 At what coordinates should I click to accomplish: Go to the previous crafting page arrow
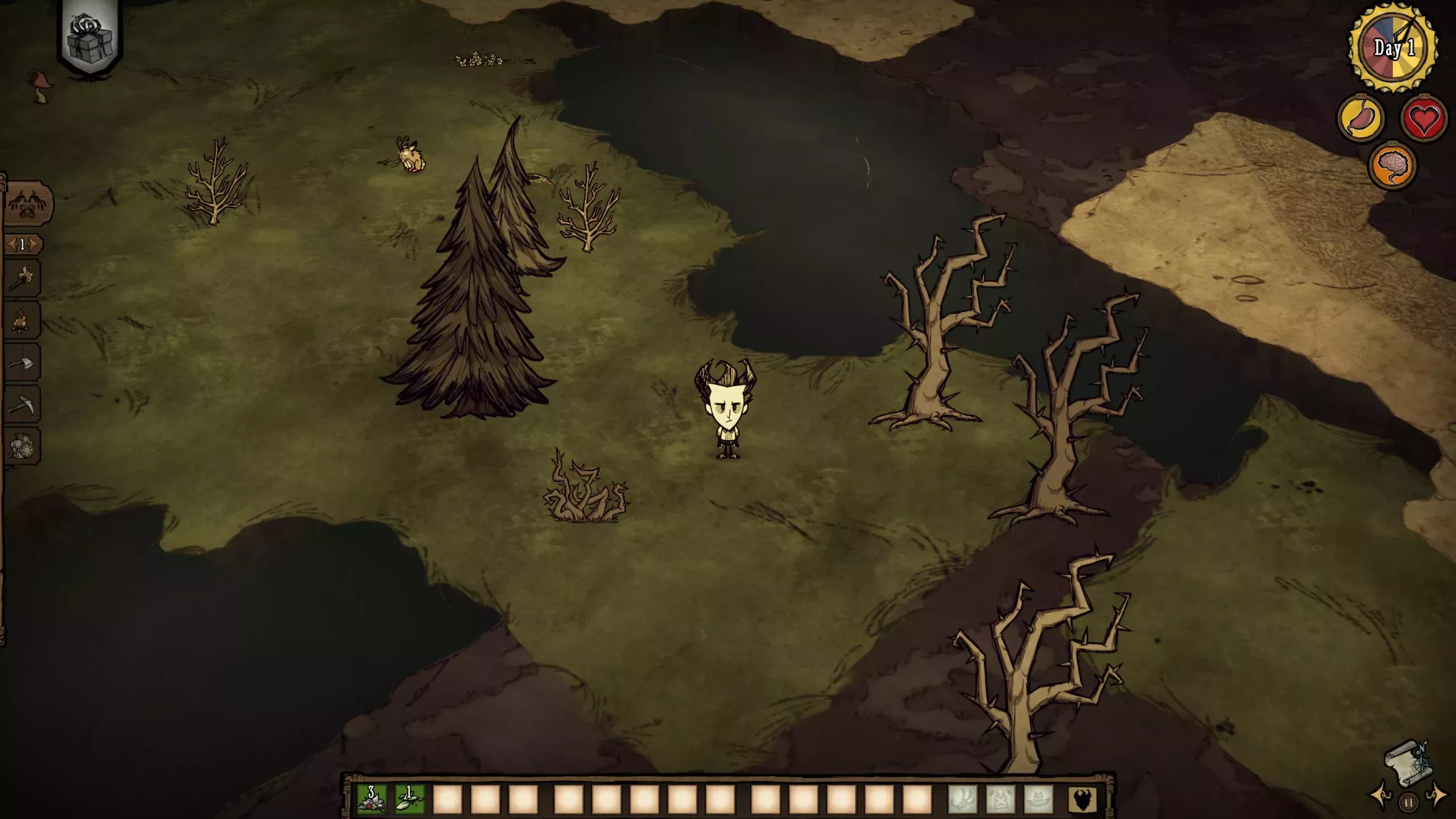click(x=11, y=245)
